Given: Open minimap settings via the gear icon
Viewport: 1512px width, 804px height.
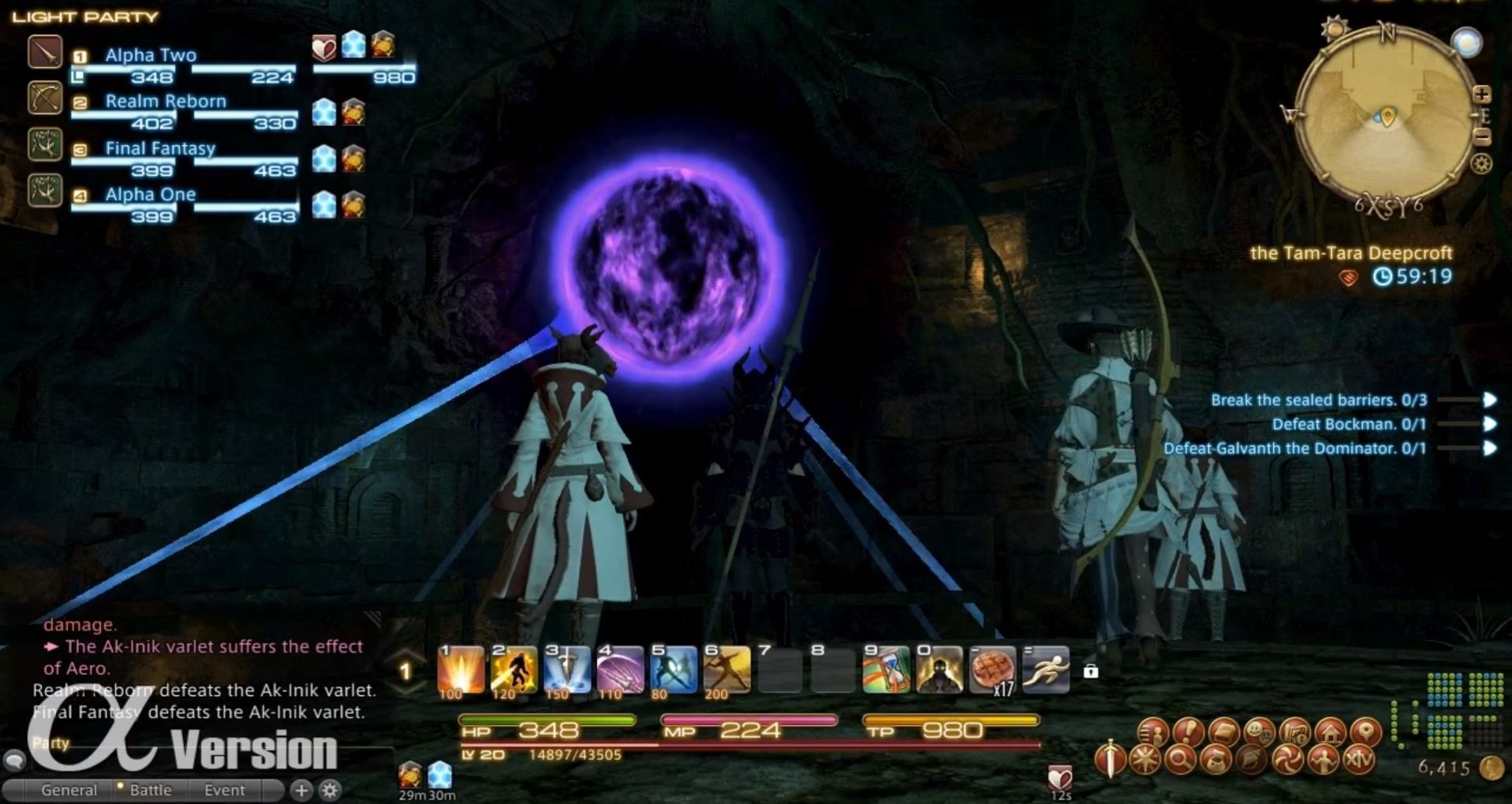Looking at the screenshot, I should [x=1482, y=164].
